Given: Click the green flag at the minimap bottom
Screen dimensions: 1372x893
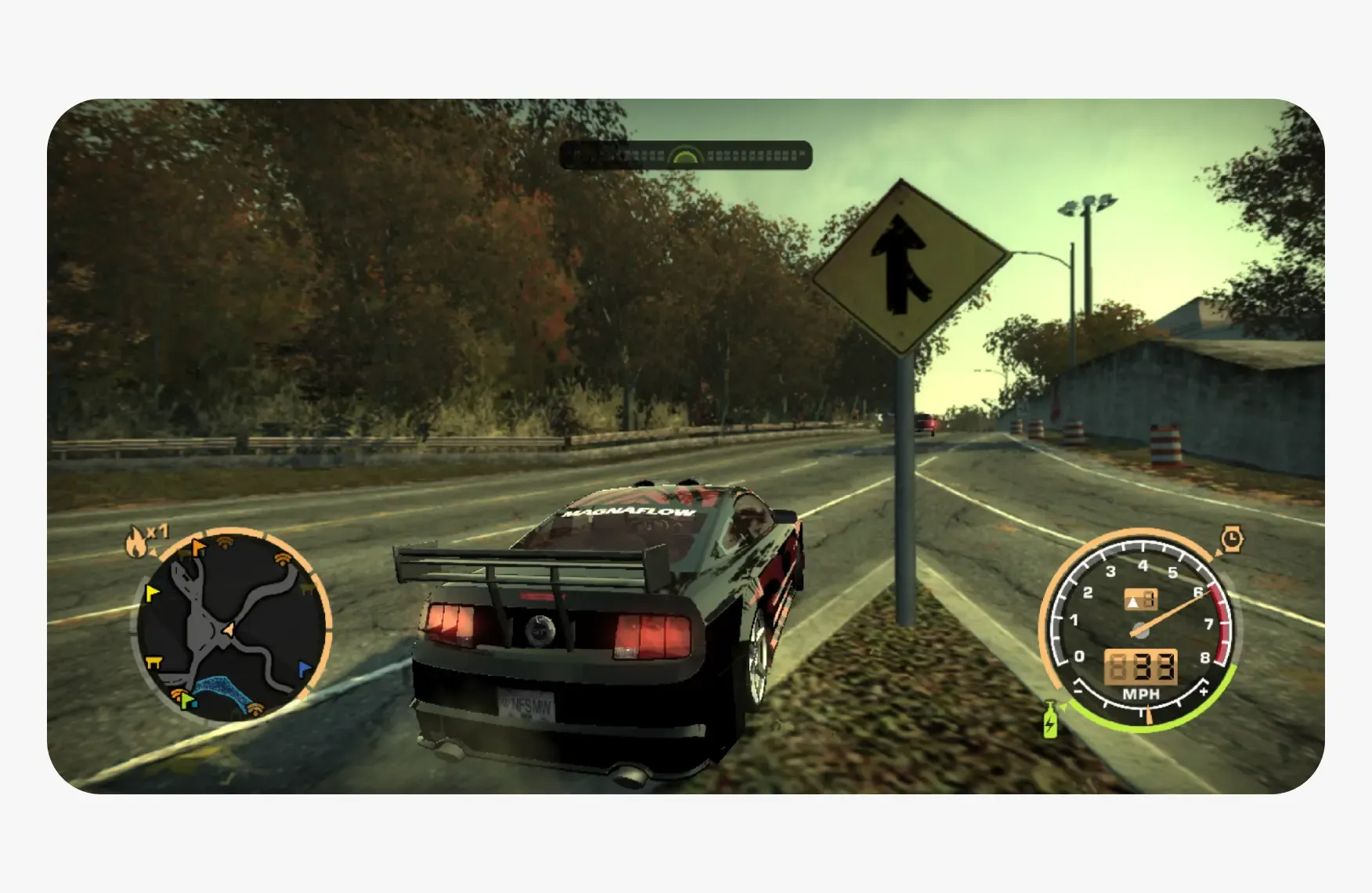Looking at the screenshot, I should click(x=187, y=700).
